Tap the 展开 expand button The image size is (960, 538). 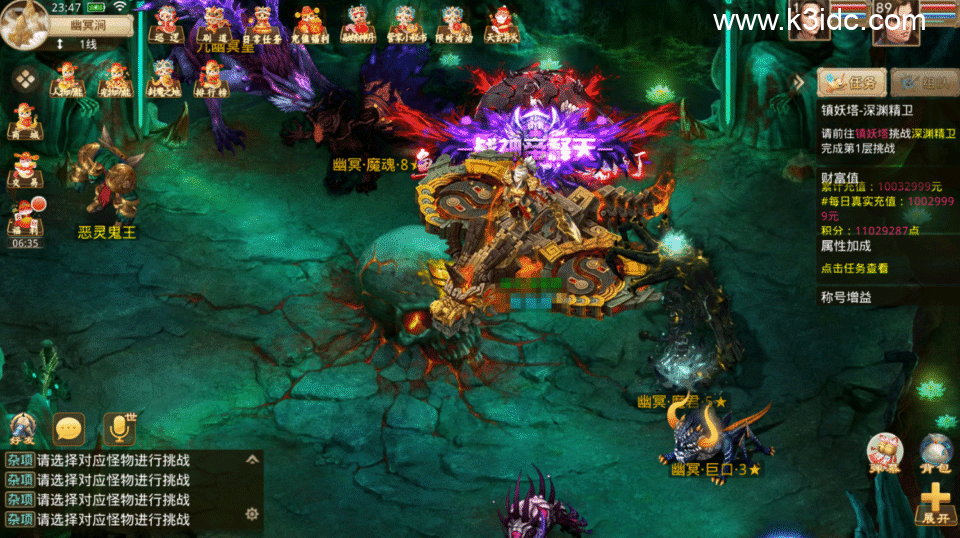pos(936,504)
